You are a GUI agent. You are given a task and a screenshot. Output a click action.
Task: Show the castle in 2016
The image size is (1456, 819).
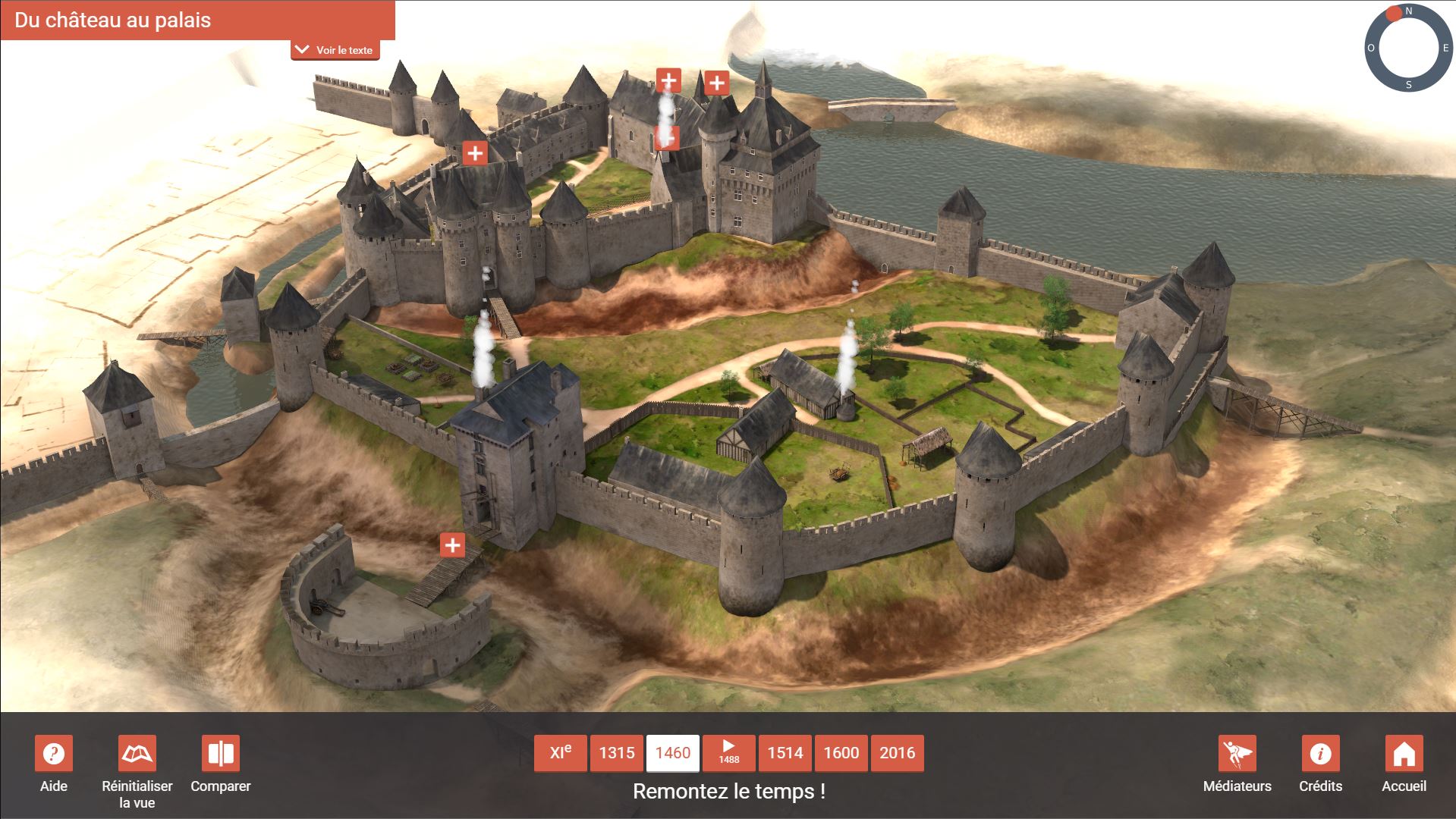point(898,753)
